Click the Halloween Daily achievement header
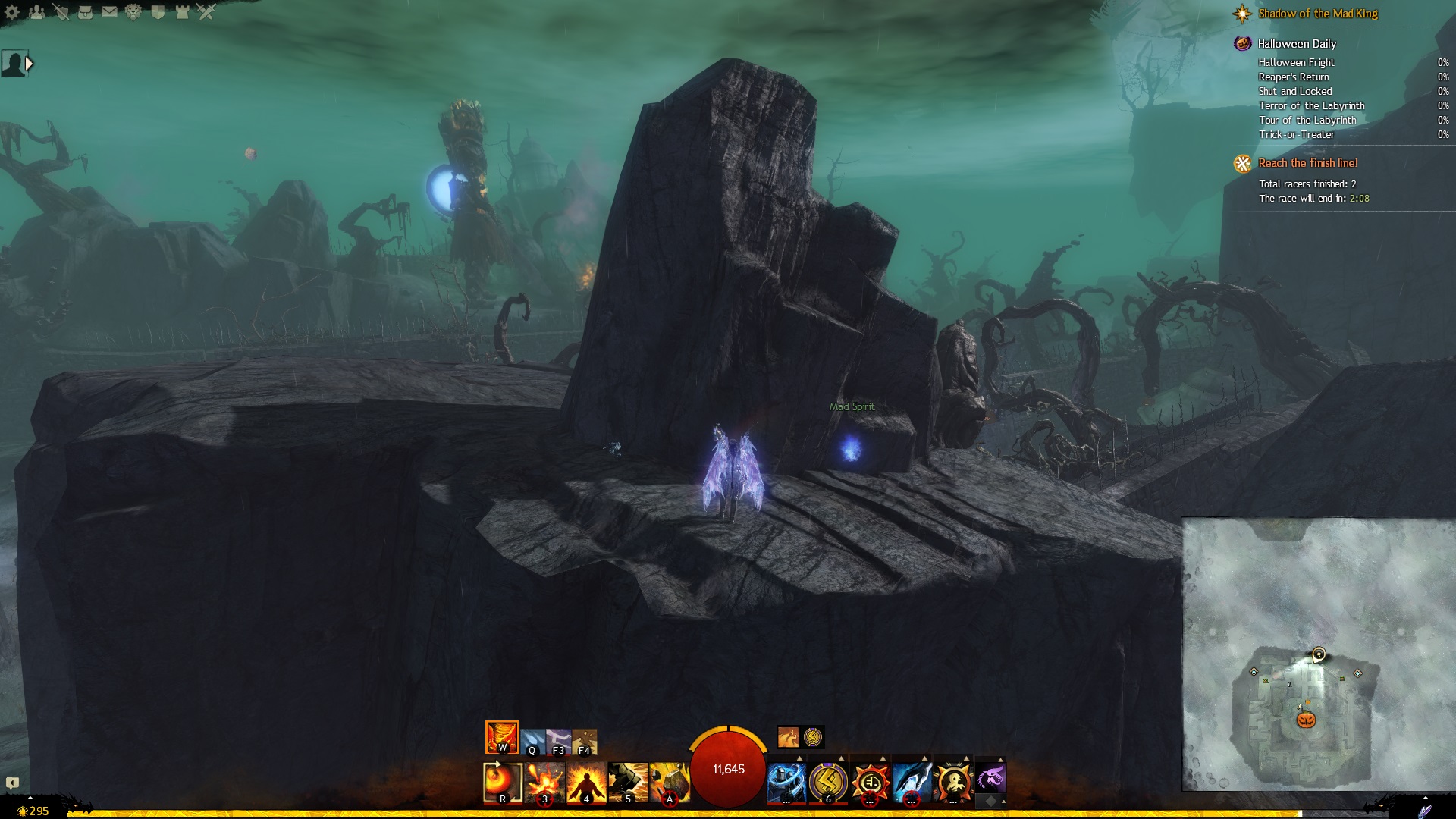Screen dimensions: 1456x819 (x=1296, y=44)
